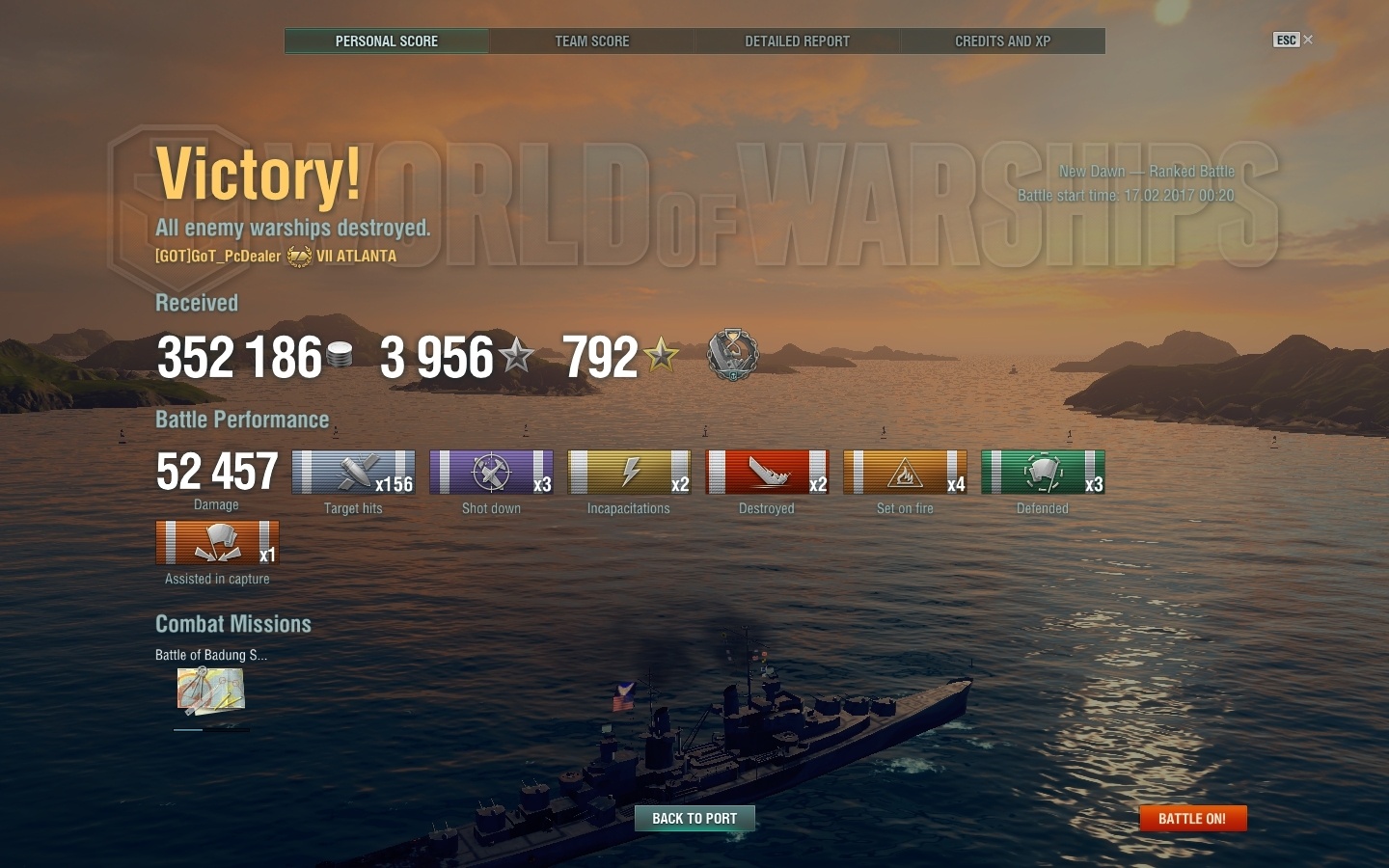Close the results screen with the X
Viewport: 1389px width, 868px height.
coord(1308,40)
